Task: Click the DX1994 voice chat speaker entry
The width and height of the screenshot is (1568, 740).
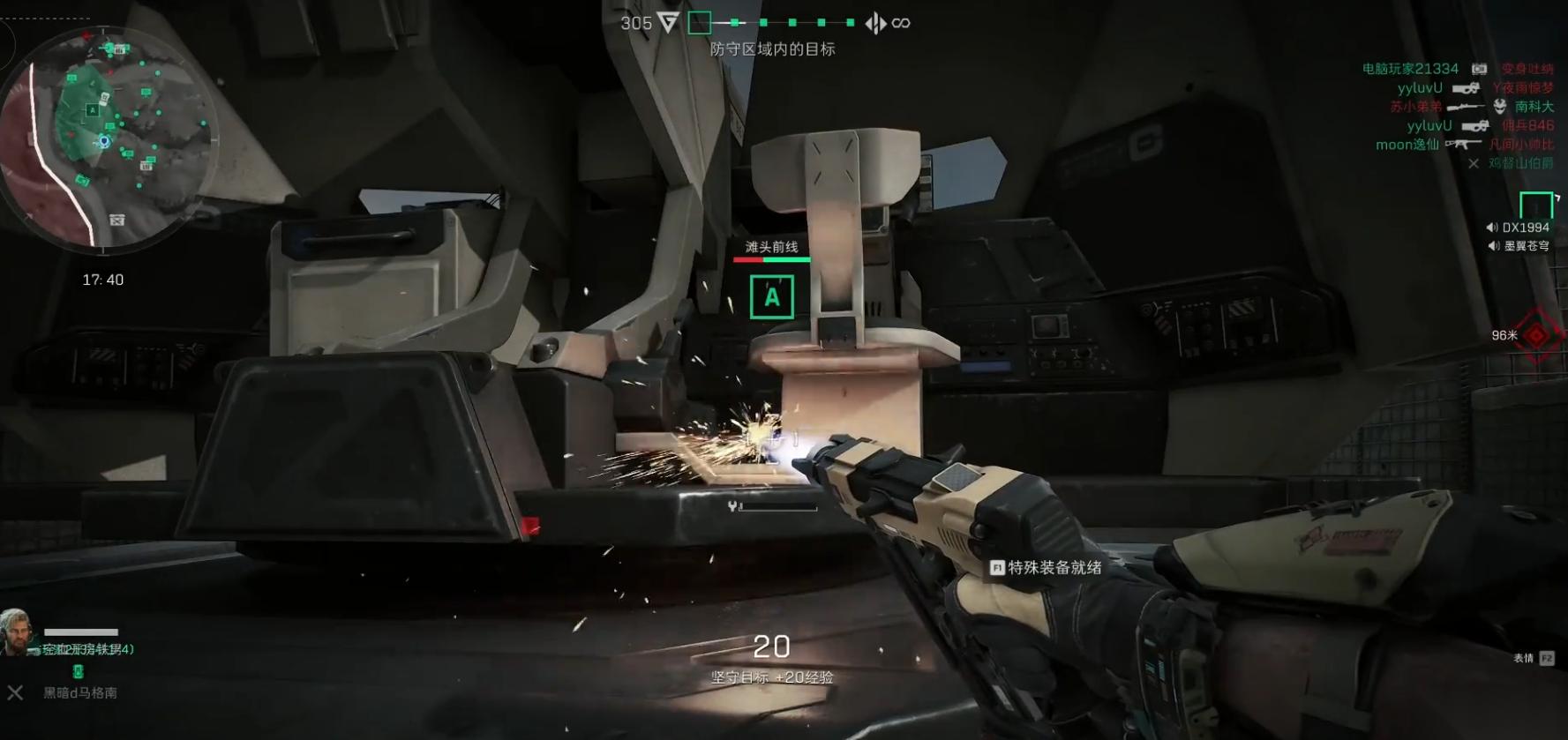Action: point(1518,228)
